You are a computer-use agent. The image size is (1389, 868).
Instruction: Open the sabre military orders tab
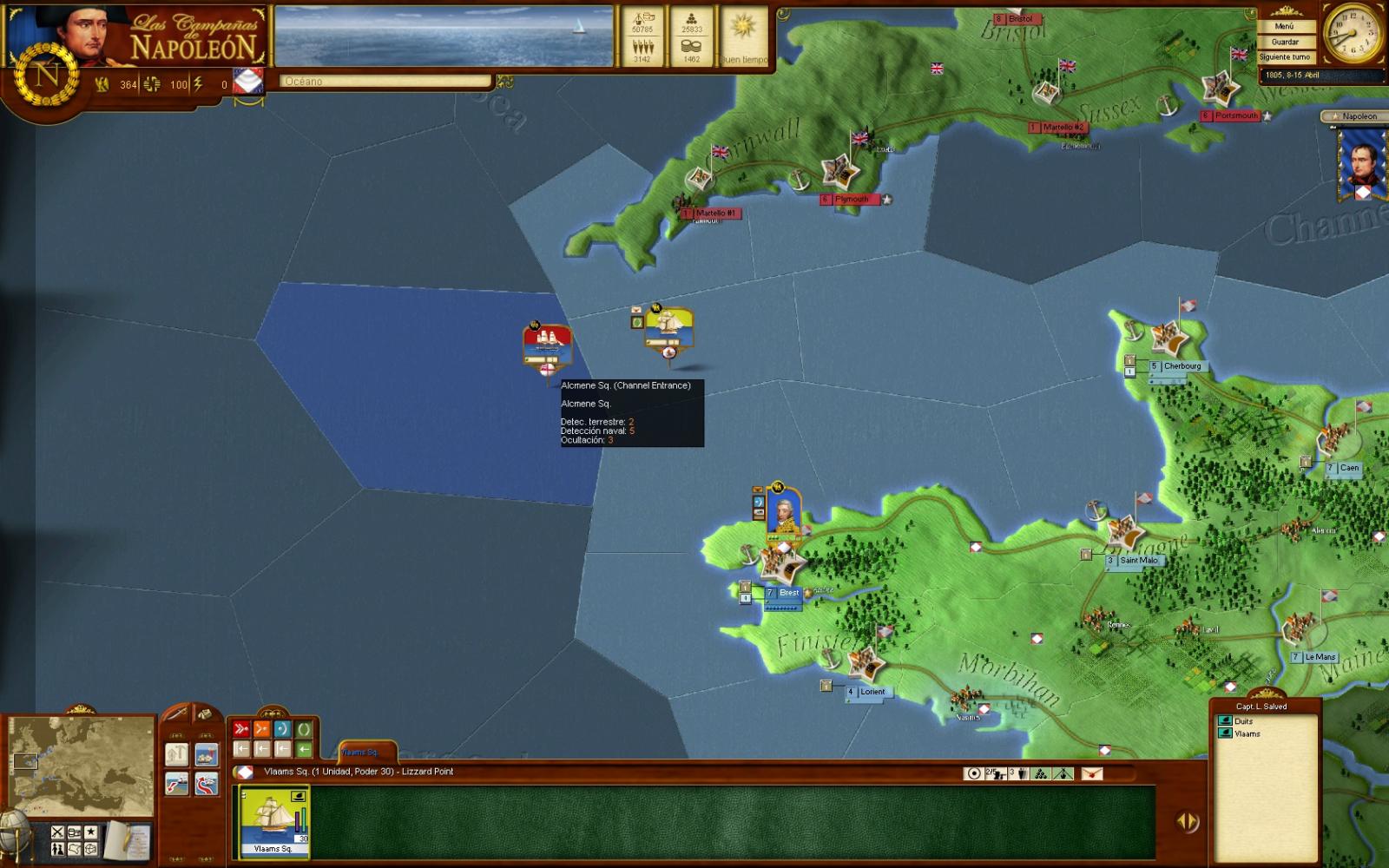pyautogui.click(x=177, y=714)
